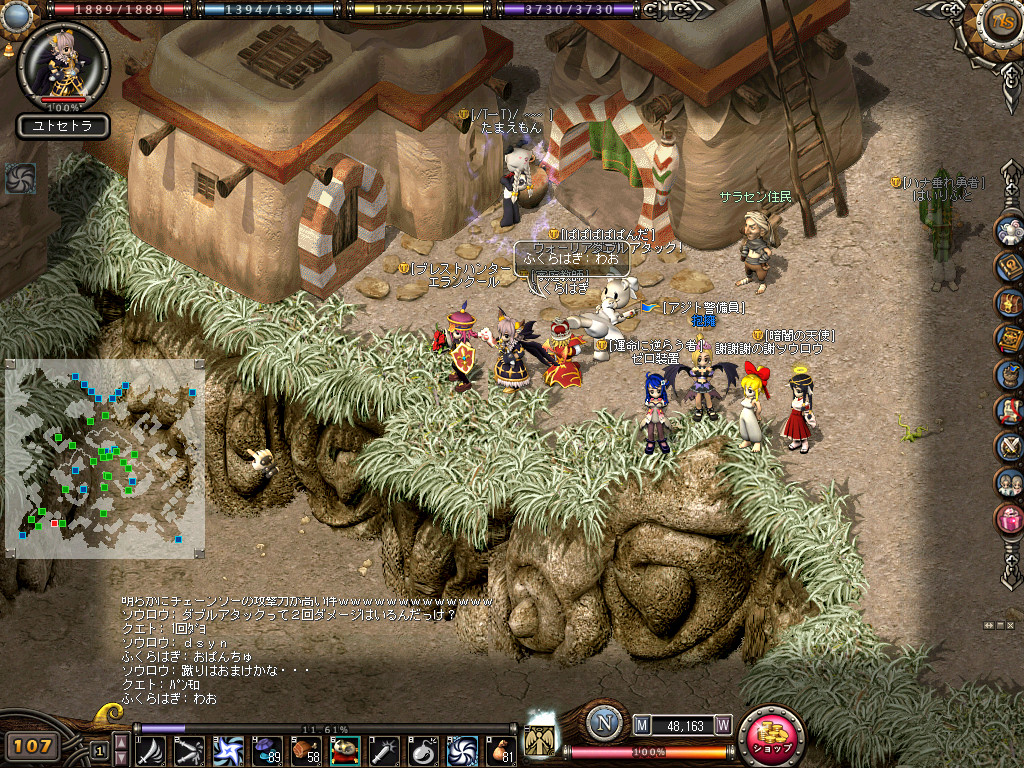Toggle the W button beside the coordinates
Screen dimensions: 1024x768
click(x=722, y=725)
